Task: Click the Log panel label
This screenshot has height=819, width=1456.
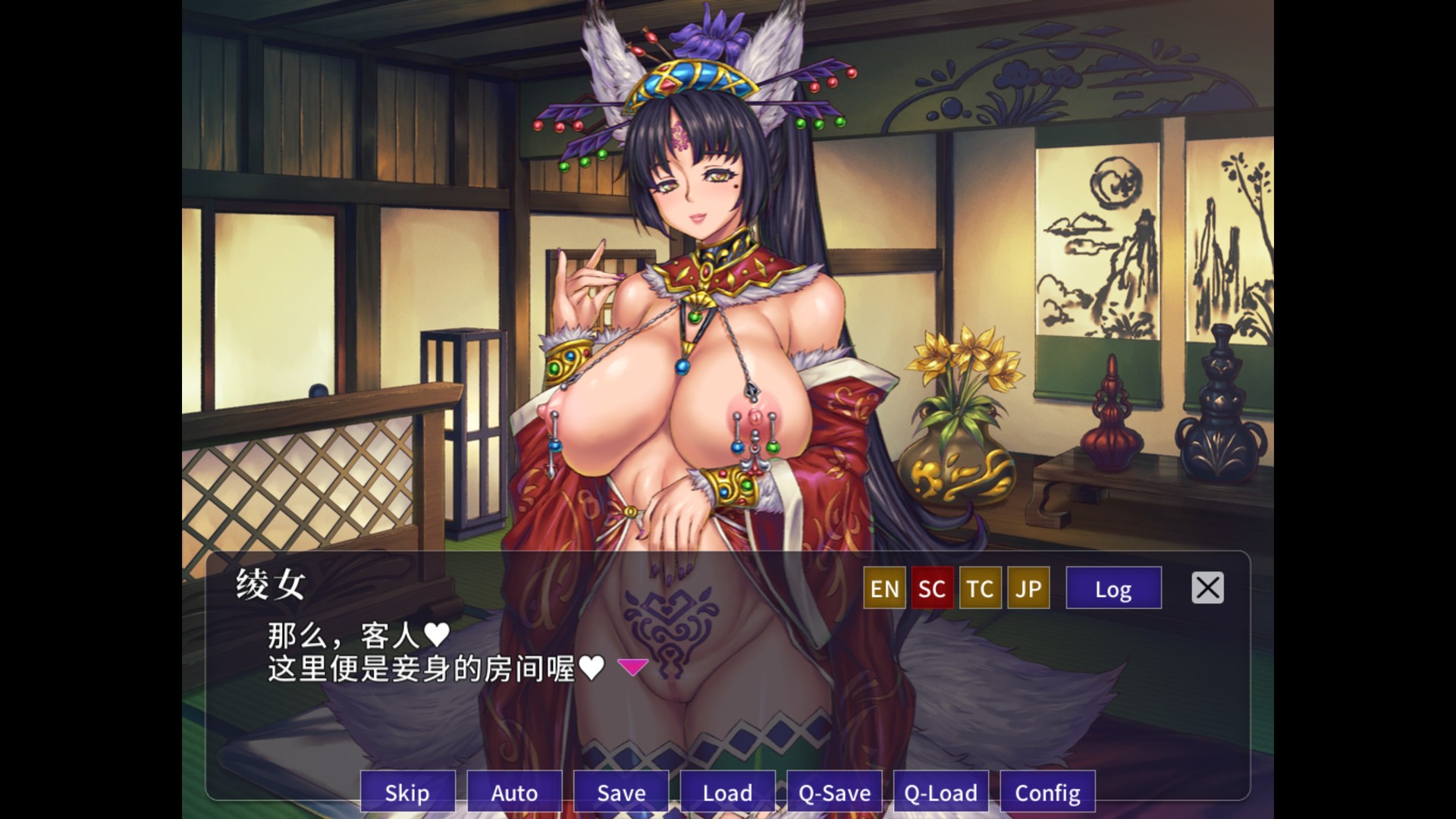Action: click(1113, 588)
